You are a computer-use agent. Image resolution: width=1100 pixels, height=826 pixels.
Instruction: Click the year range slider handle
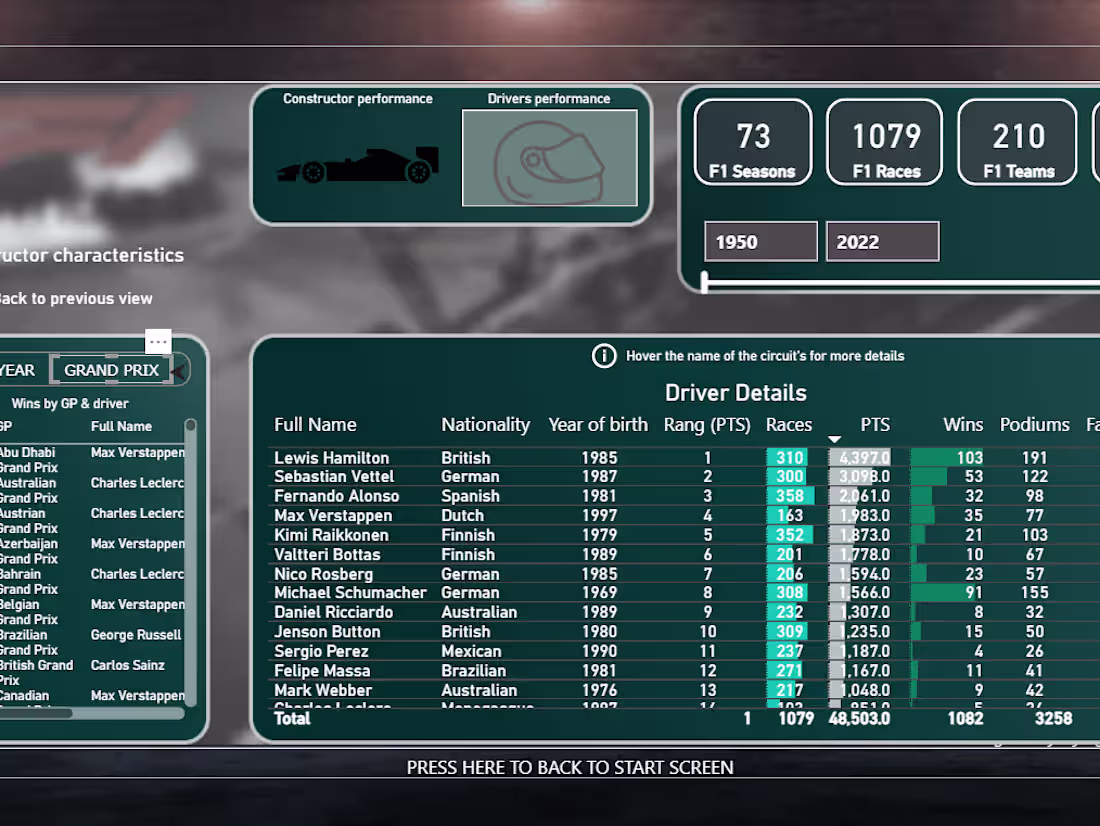coord(705,282)
